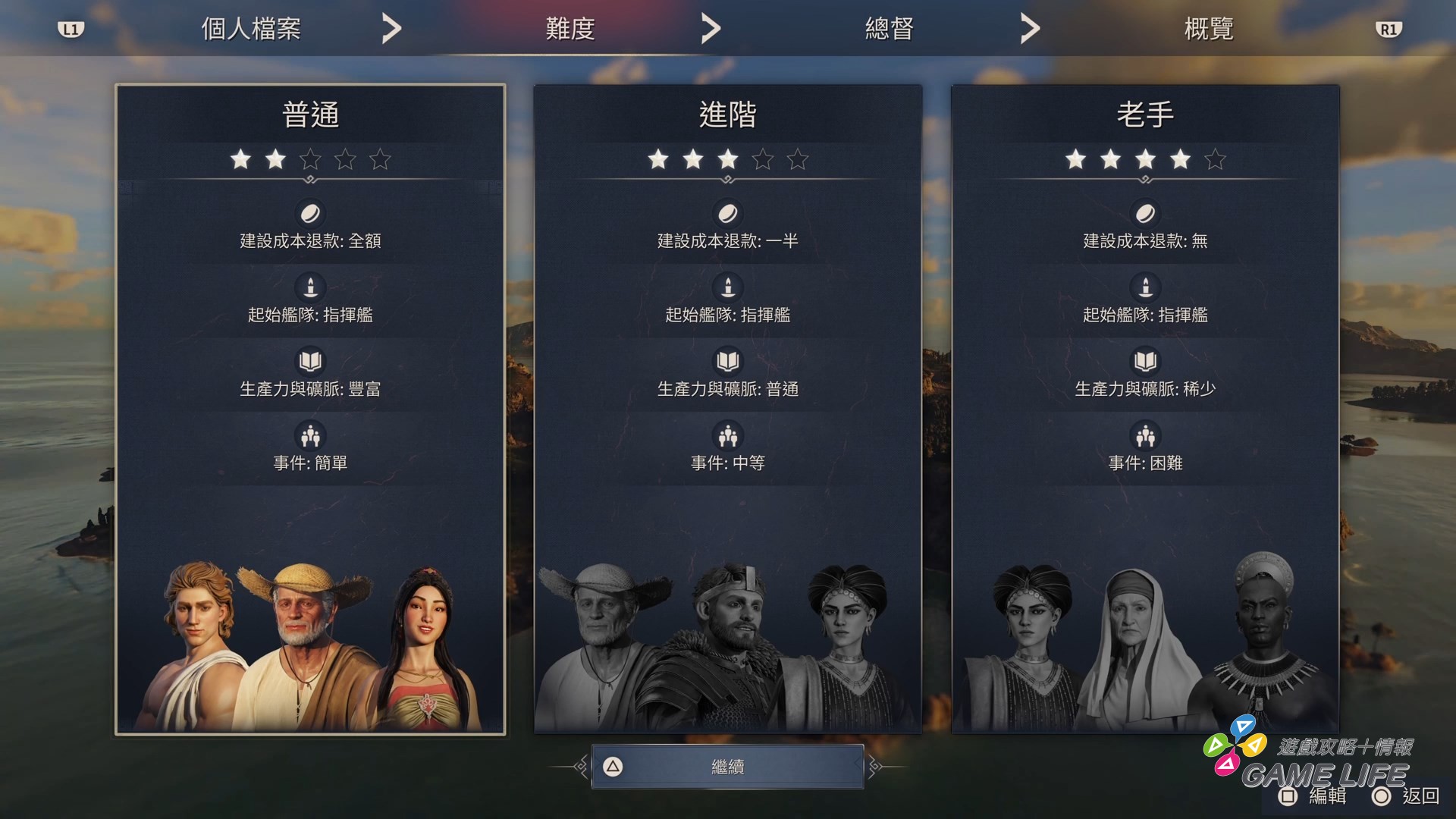Click the people event icon under 普通

(311, 436)
